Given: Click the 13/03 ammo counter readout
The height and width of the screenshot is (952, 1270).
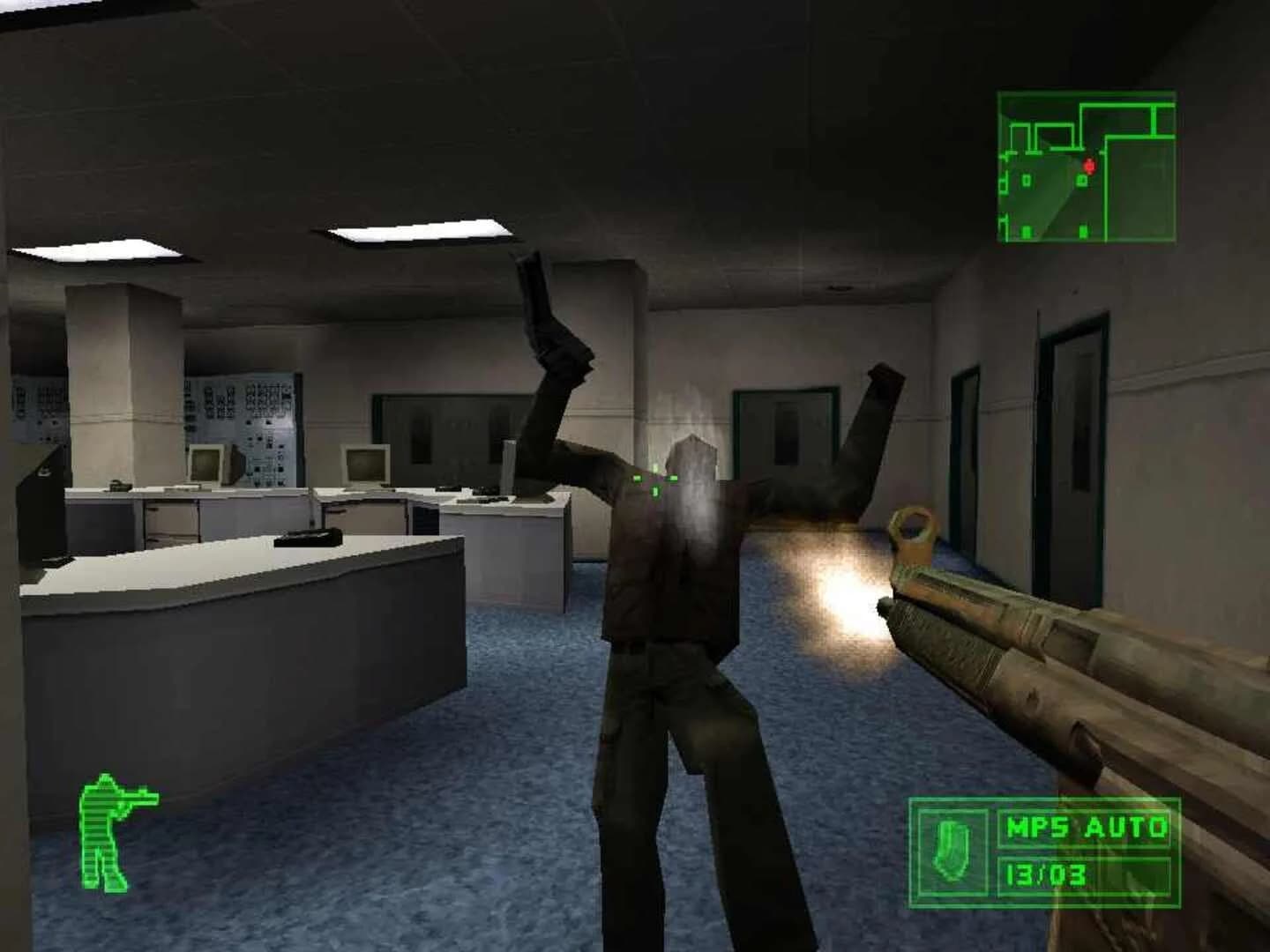Looking at the screenshot, I should 1046,873.
